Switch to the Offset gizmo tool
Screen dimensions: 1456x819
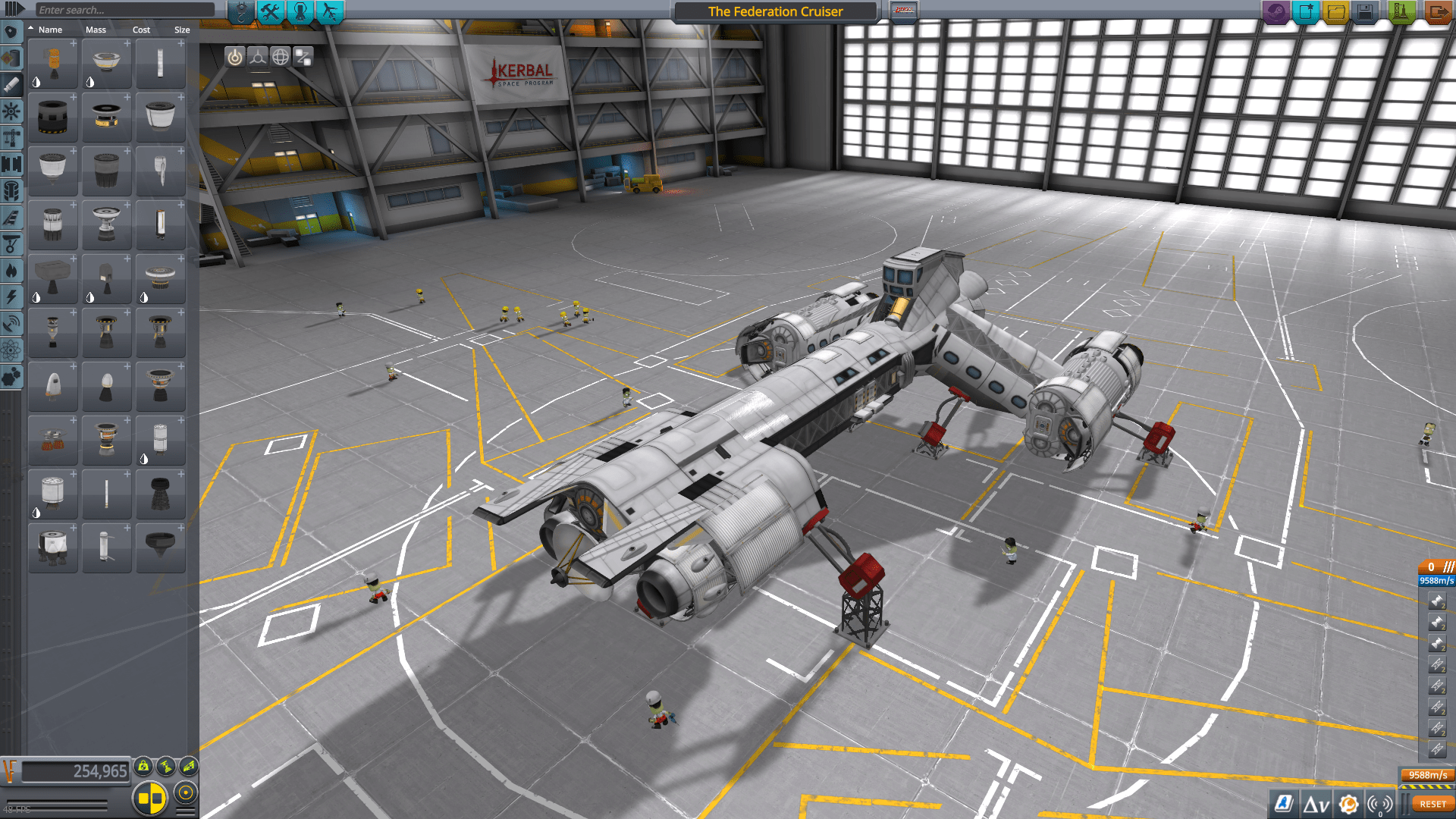pos(259,55)
